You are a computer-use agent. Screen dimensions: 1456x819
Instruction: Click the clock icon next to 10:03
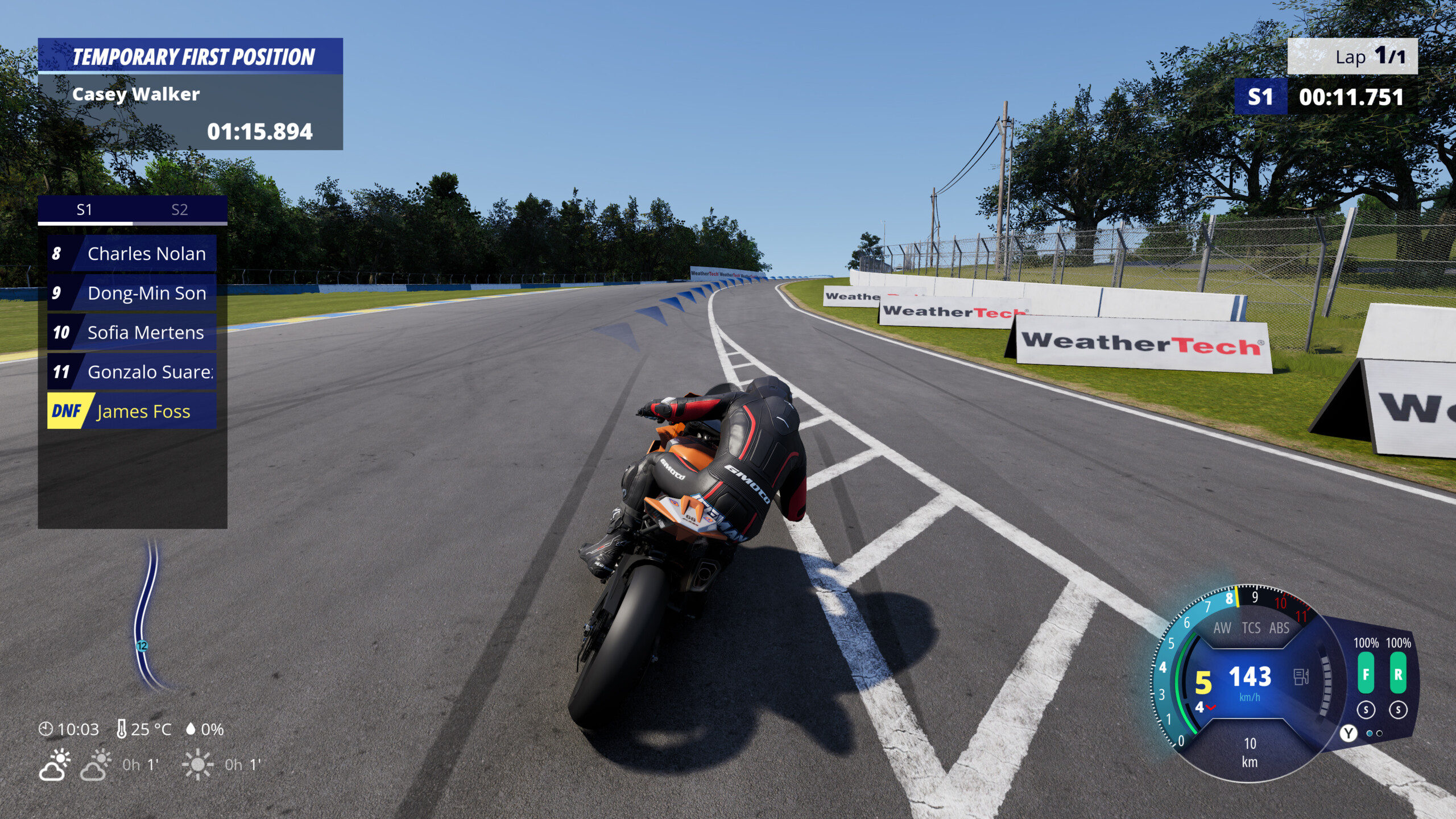pos(47,730)
